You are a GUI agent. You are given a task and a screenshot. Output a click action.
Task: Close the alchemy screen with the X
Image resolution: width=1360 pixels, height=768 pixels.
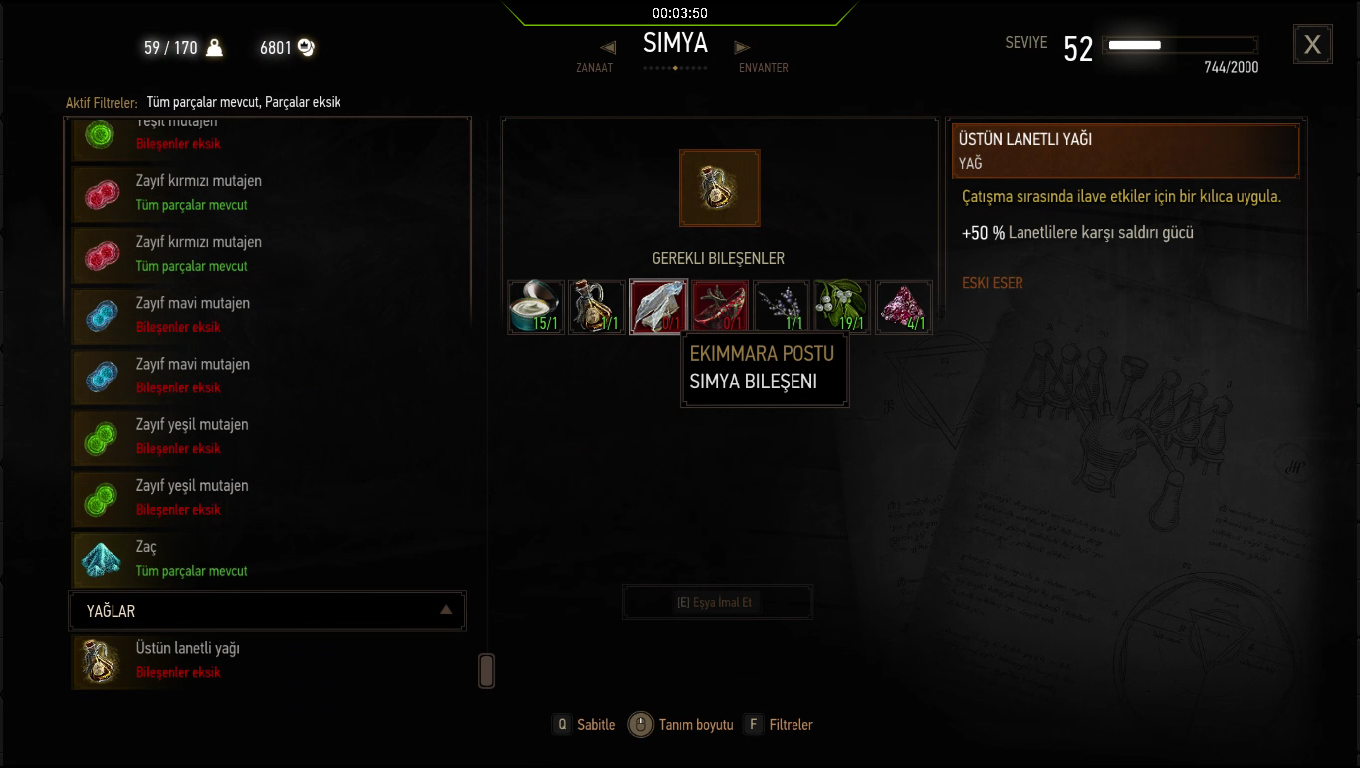pos(1312,45)
